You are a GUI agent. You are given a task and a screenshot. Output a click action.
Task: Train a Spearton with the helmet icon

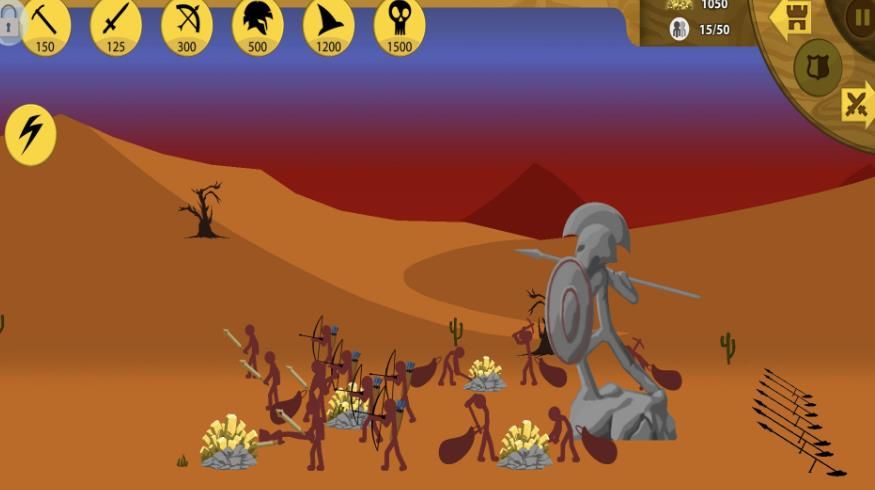[258, 25]
